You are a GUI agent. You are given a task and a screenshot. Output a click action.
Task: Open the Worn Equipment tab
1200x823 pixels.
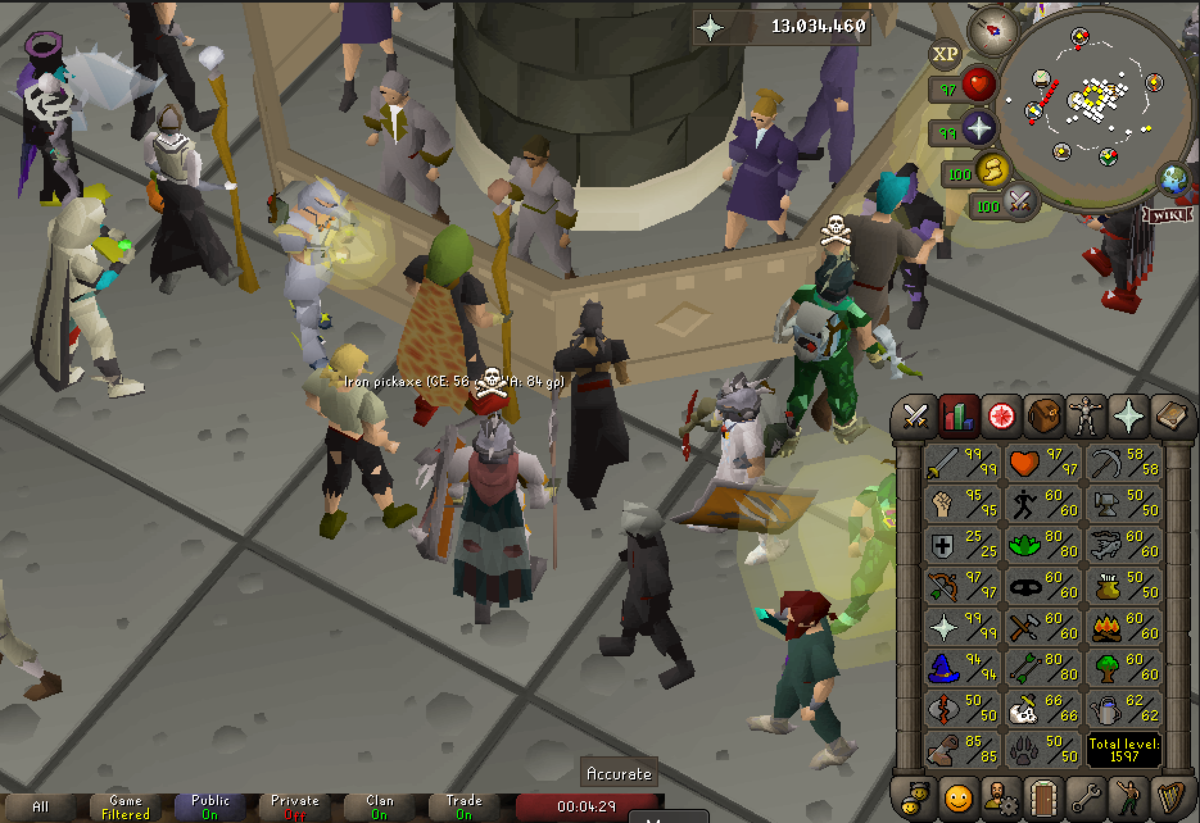coord(1085,416)
